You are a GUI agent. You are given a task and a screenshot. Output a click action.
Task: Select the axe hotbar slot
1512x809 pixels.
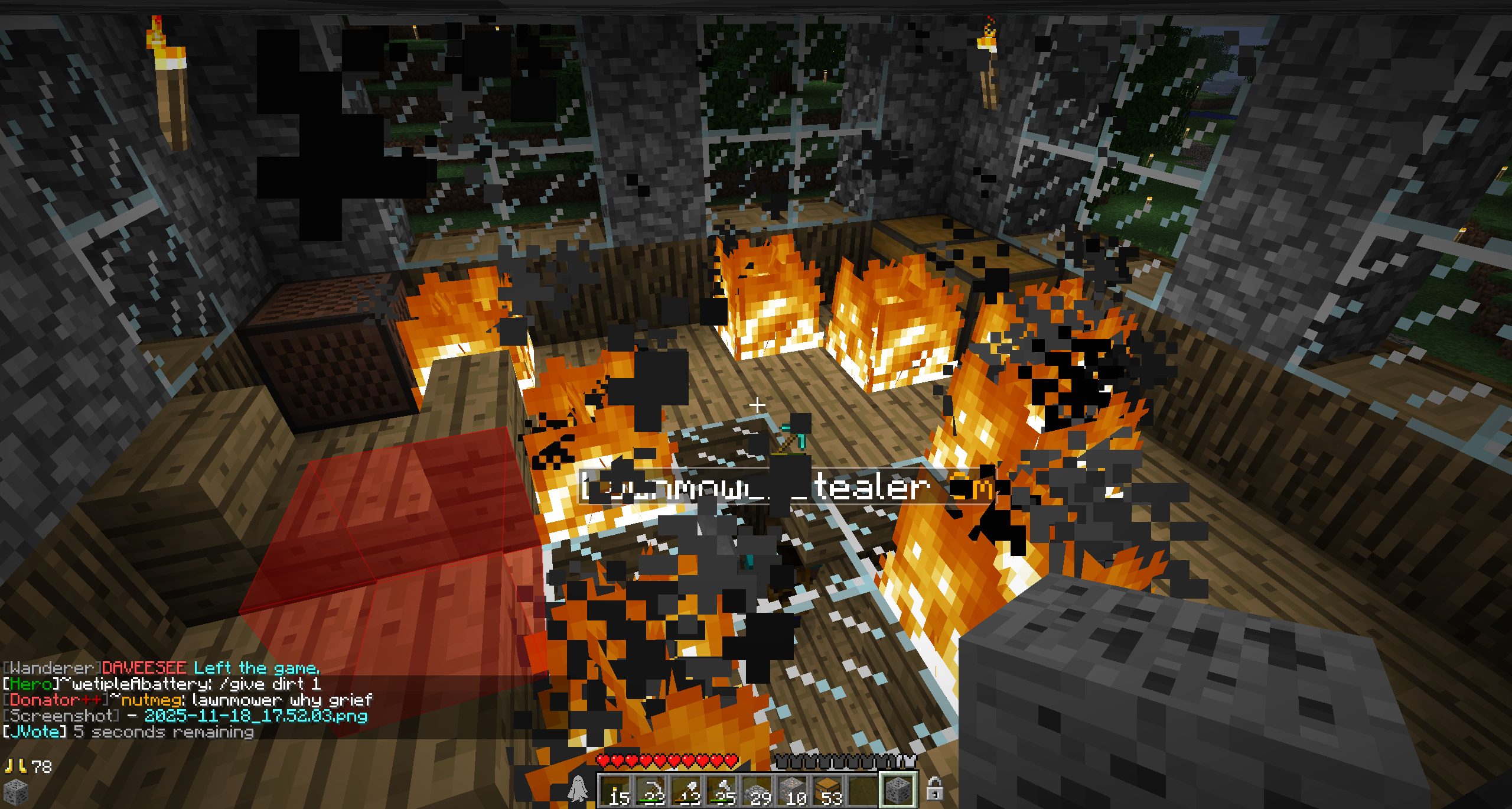(x=722, y=790)
